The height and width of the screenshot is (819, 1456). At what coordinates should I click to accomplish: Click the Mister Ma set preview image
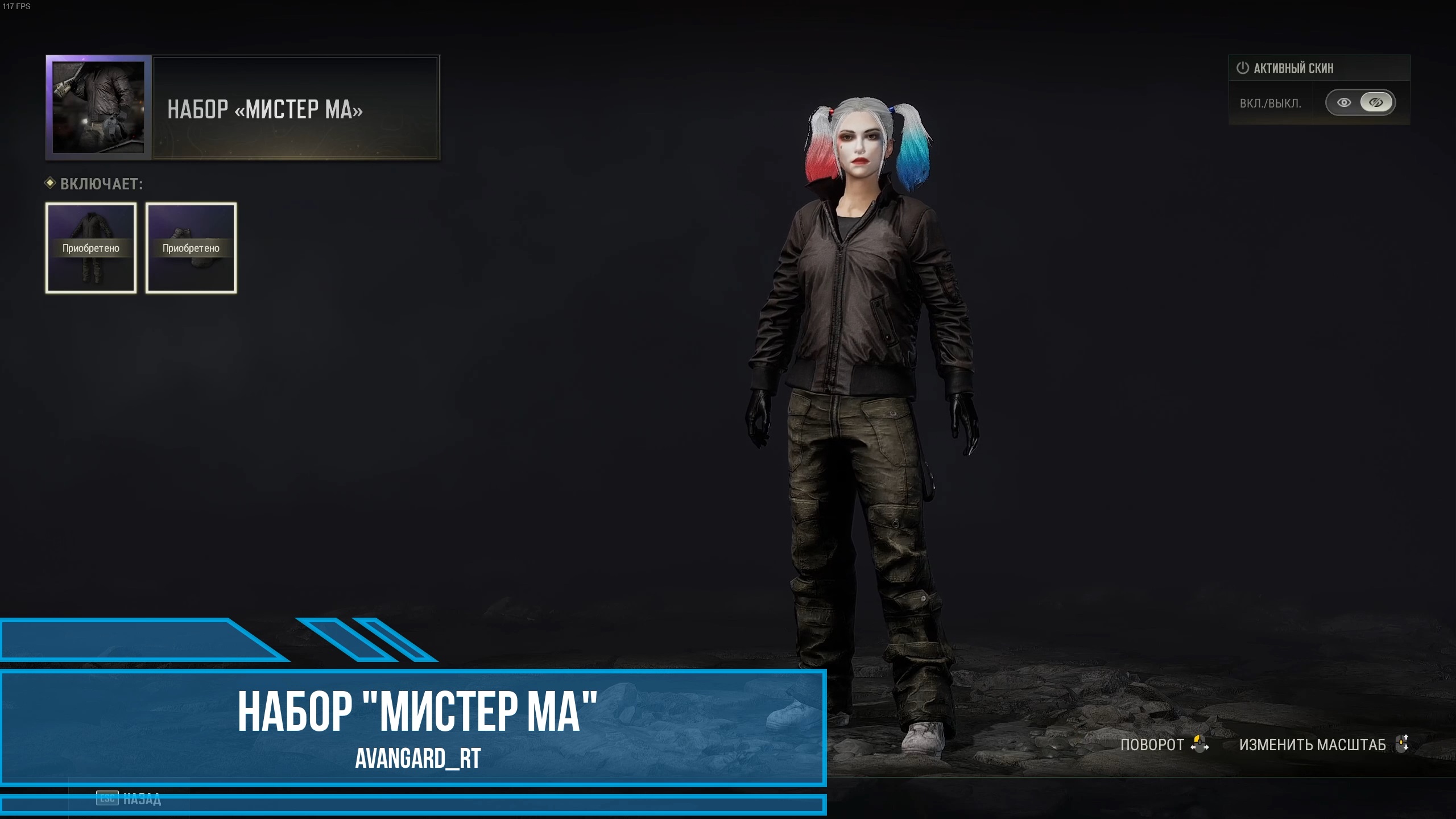pyautogui.click(x=98, y=107)
